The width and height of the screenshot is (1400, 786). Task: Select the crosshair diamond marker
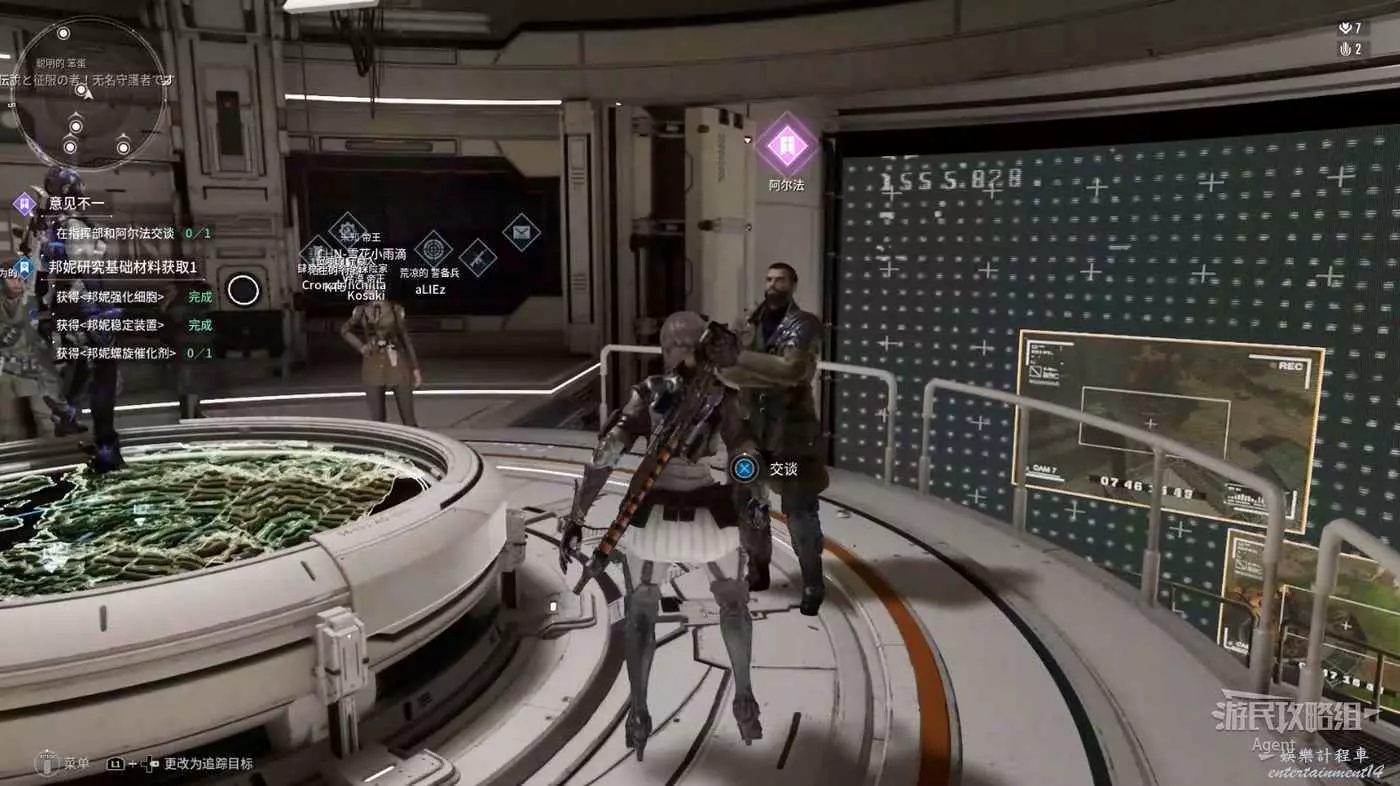pos(433,248)
